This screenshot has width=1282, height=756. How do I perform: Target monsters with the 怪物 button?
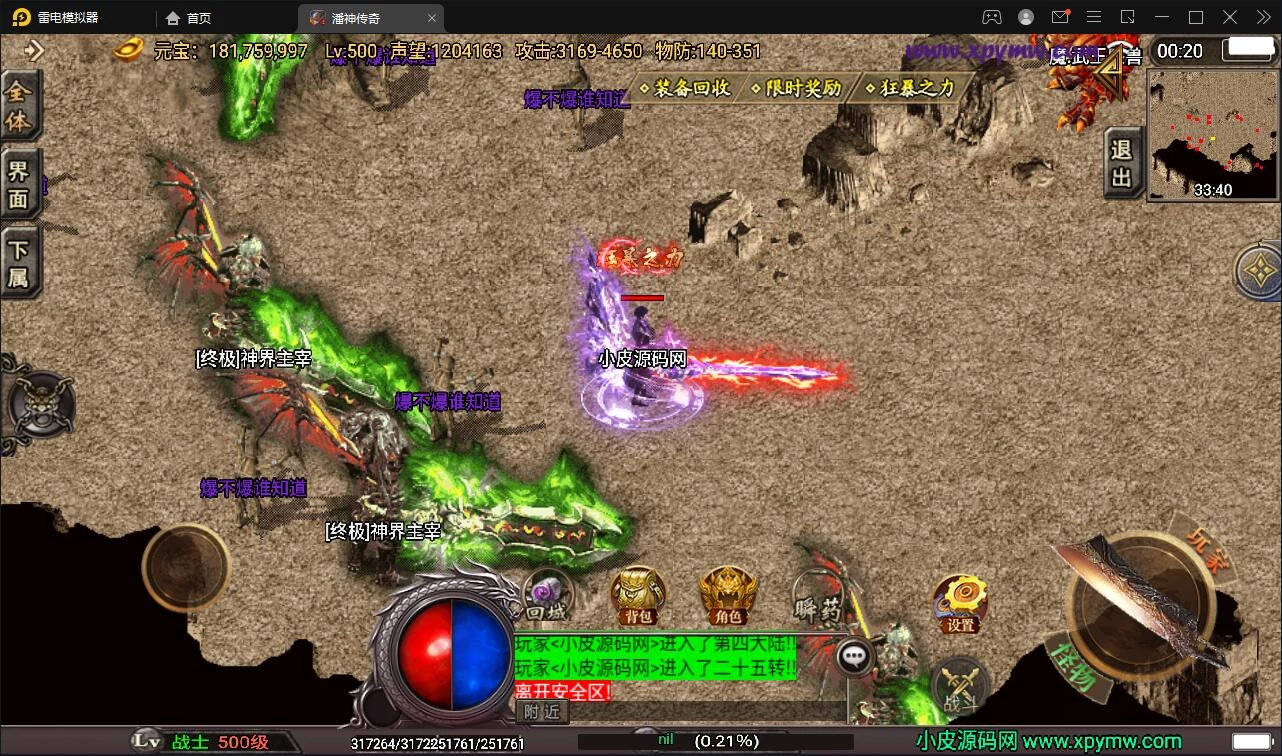[1076, 671]
